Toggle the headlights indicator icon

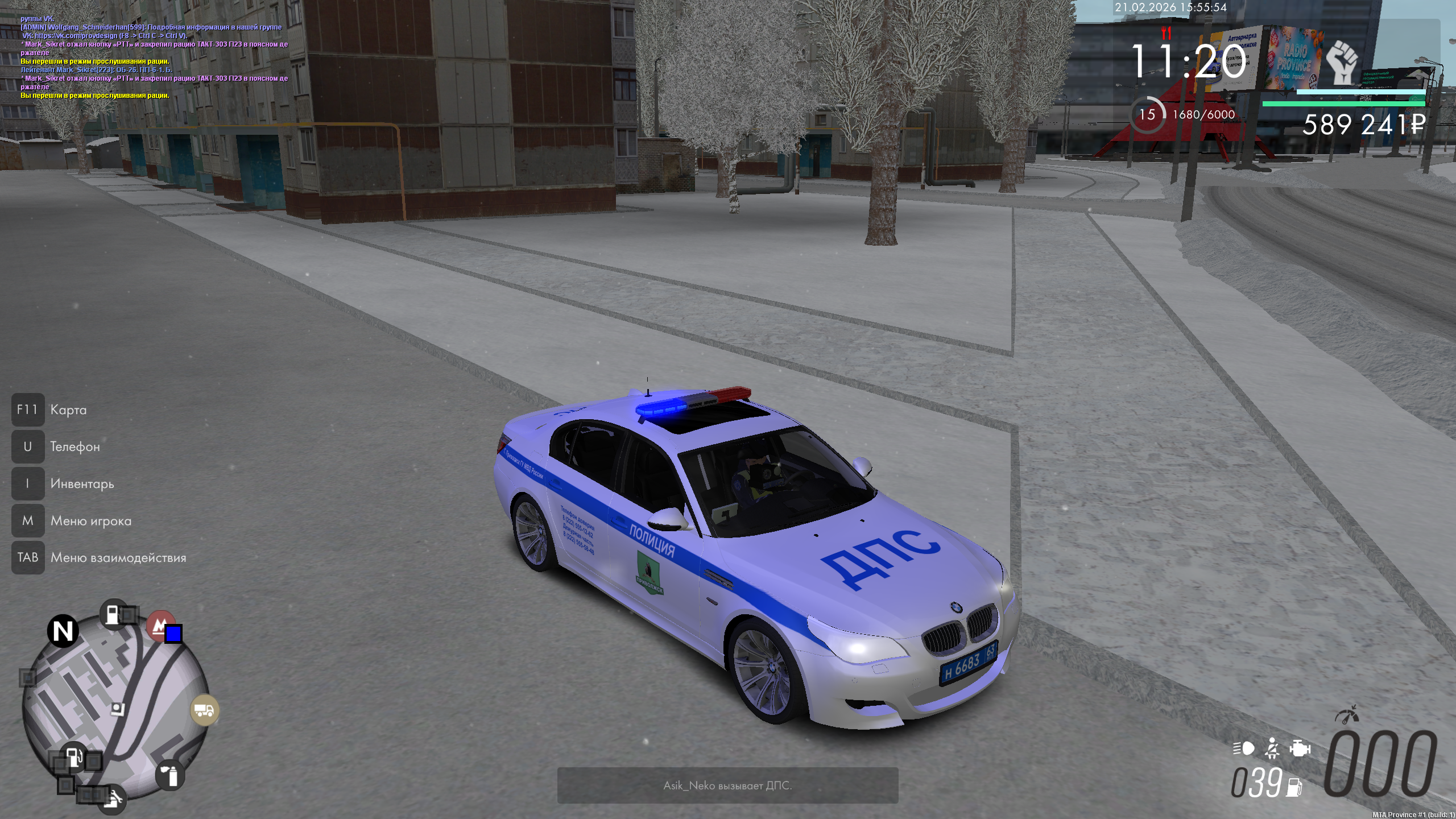pos(1244,748)
